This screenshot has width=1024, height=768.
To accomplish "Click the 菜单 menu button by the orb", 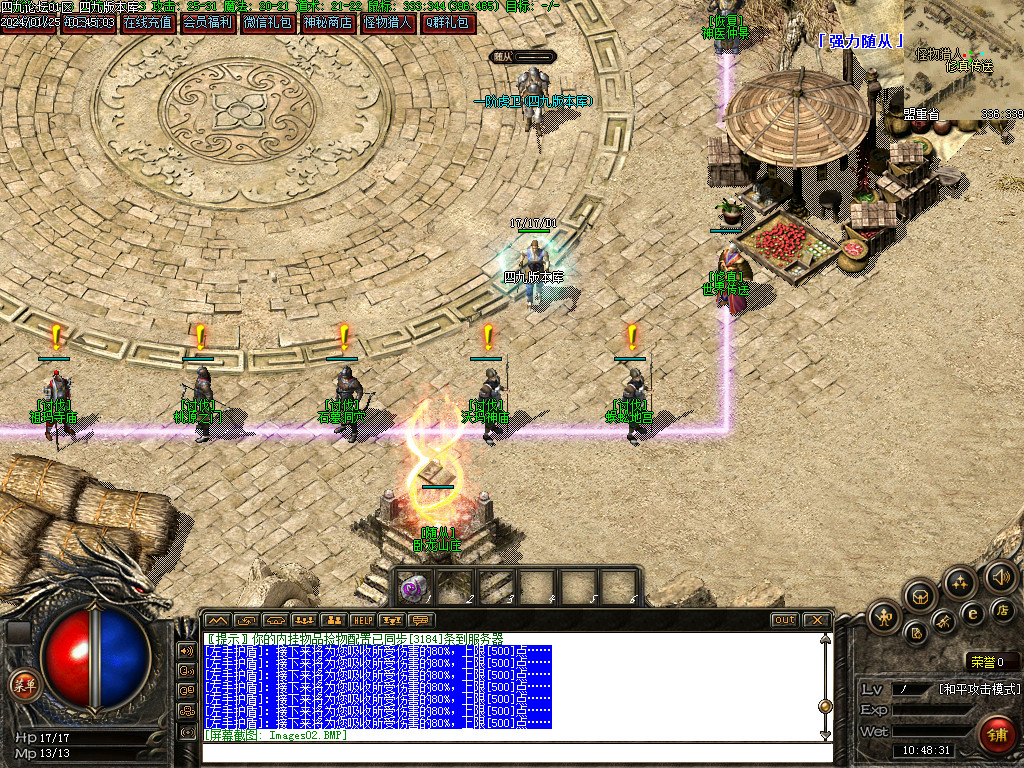I will (23, 685).
